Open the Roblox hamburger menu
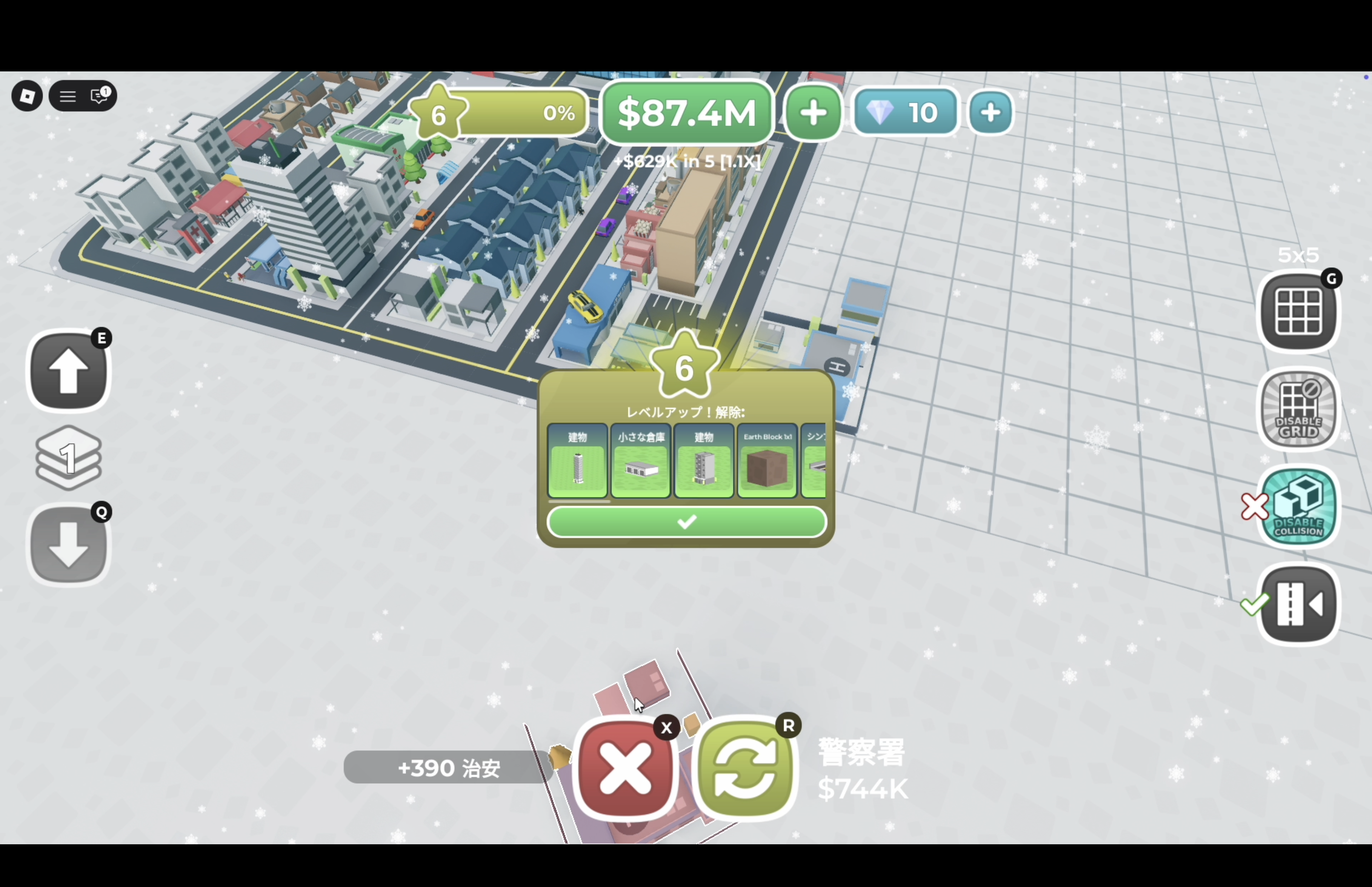The height and width of the screenshot is (887, 1372). (68, 96)
